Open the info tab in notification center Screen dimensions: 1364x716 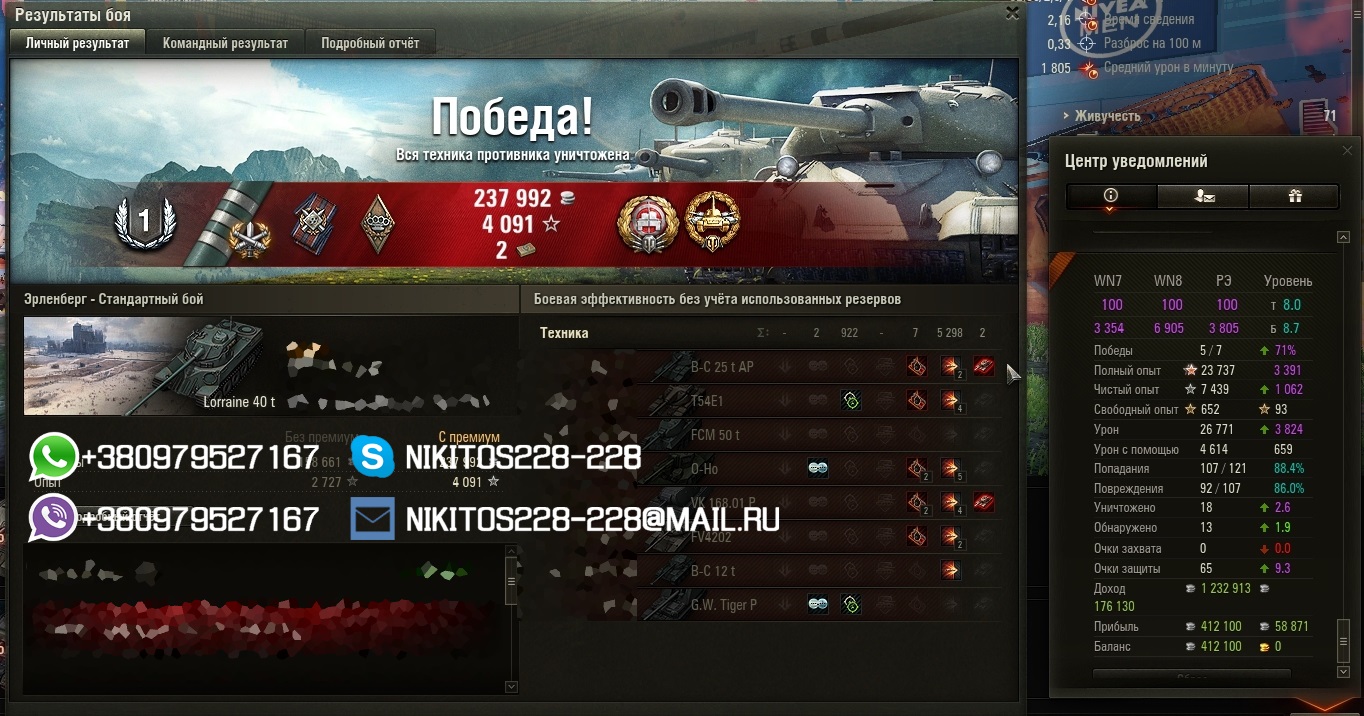pos(1110,196)
